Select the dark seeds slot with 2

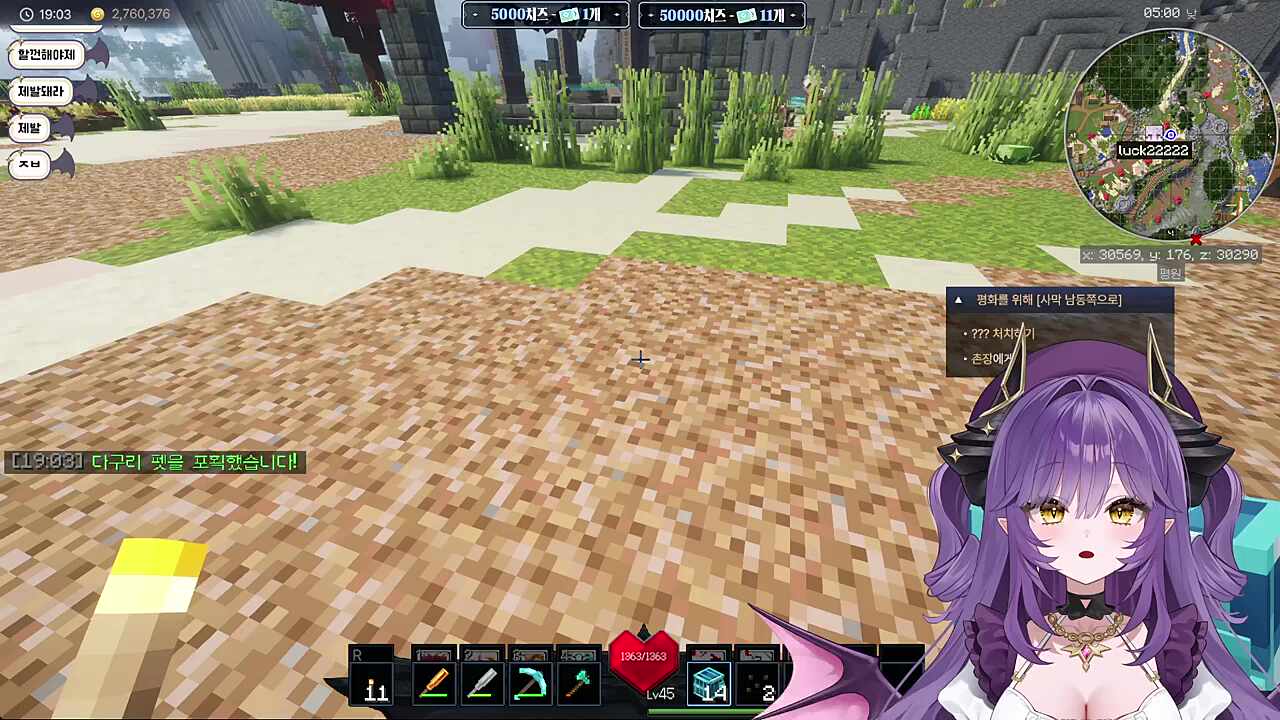point(758,685)
